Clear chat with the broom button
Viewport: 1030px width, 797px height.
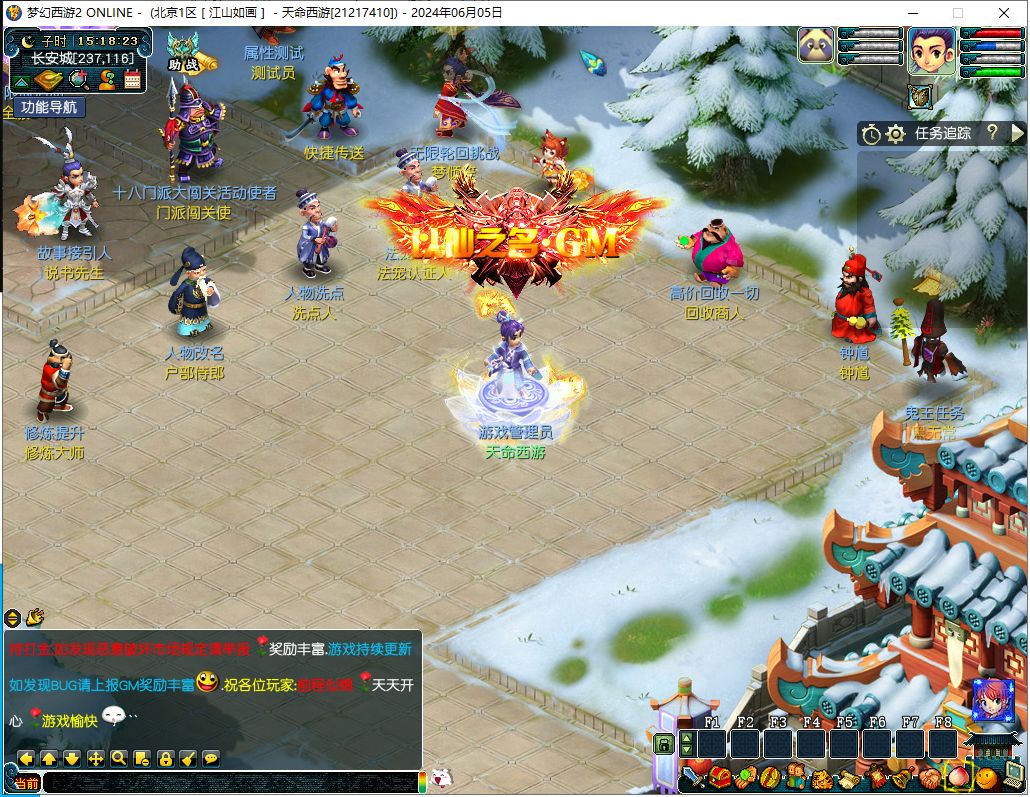tap(188, 758)
